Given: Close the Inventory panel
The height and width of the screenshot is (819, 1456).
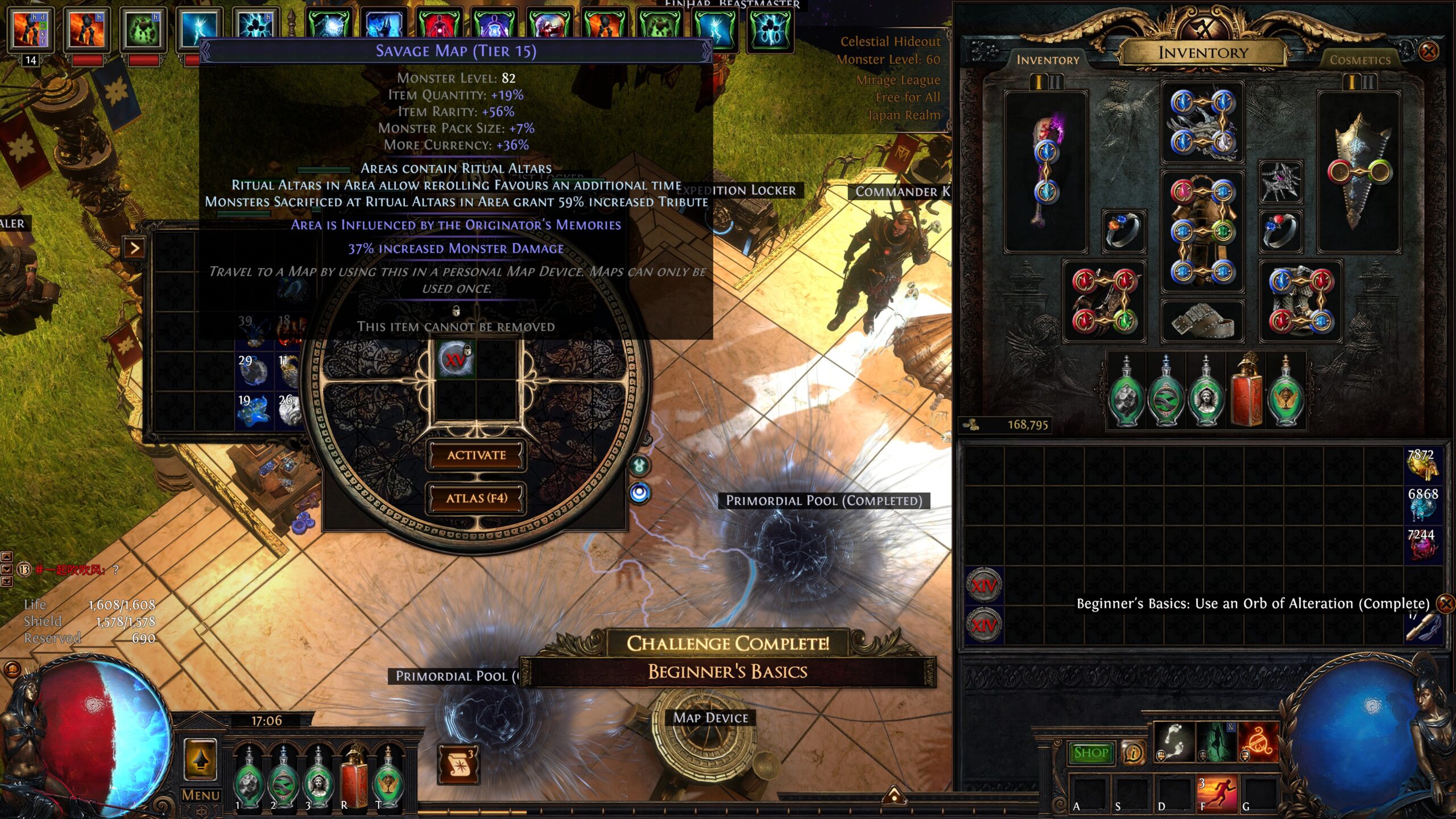Looking at the screenshot, I should coord(1428,52).
